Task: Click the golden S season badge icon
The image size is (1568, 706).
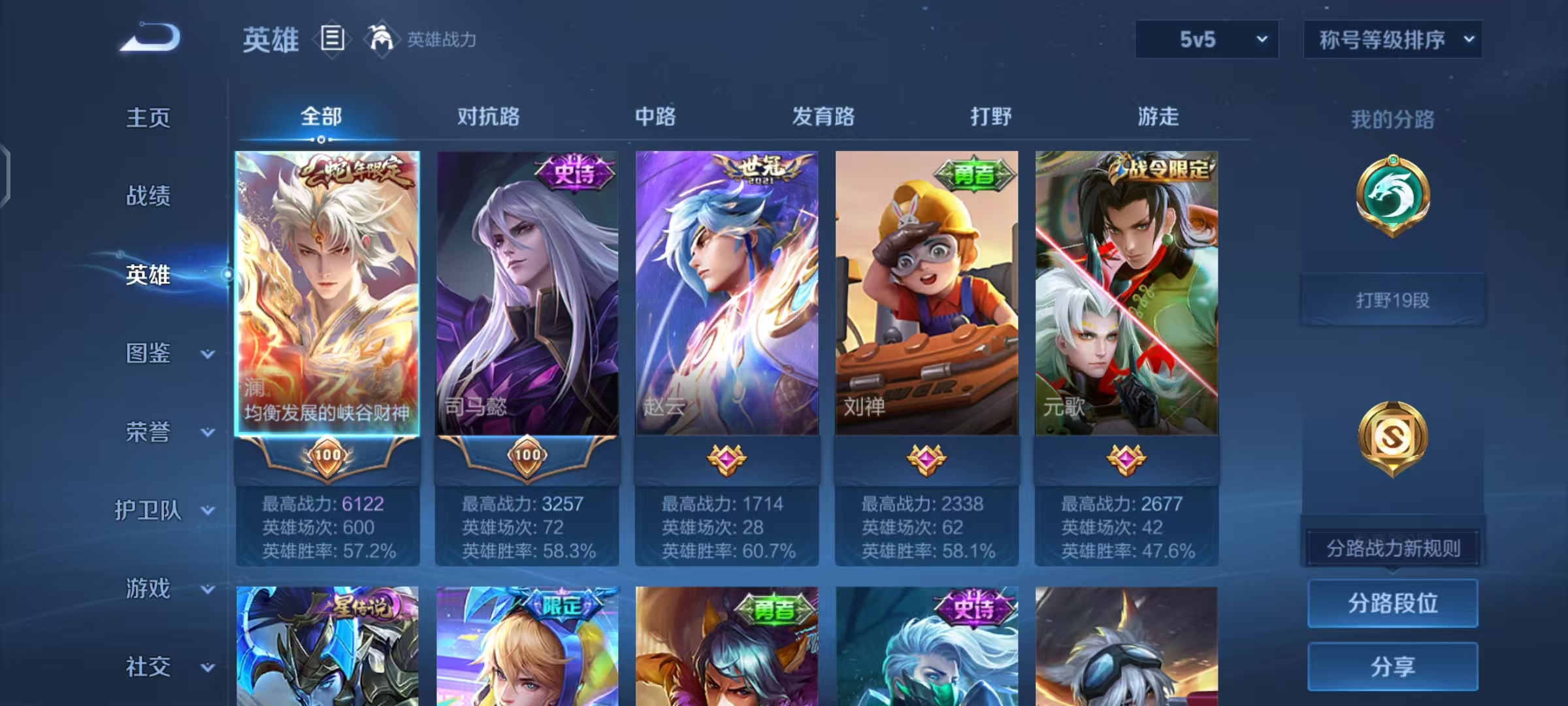Action: [x=1393, y=437]
